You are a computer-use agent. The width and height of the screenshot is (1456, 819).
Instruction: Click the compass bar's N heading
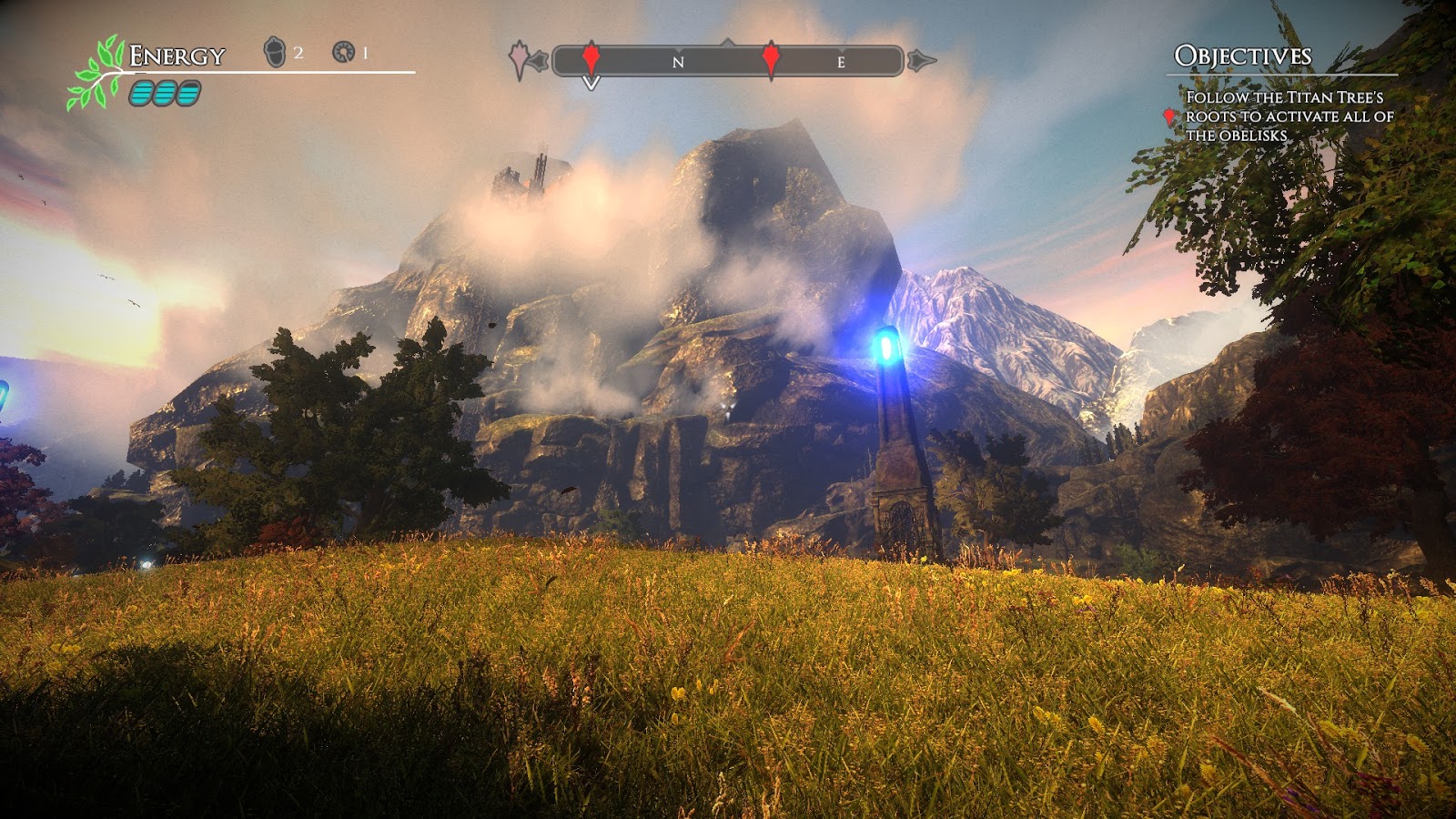pyautogui.click(x=678, y=62)
